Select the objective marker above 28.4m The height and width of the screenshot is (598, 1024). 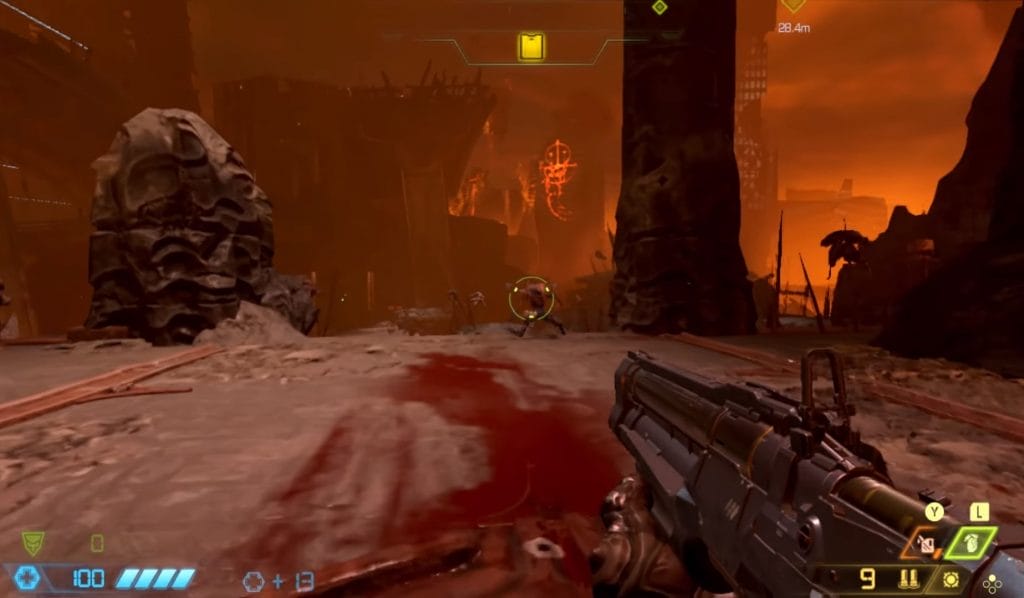(793, 5)
